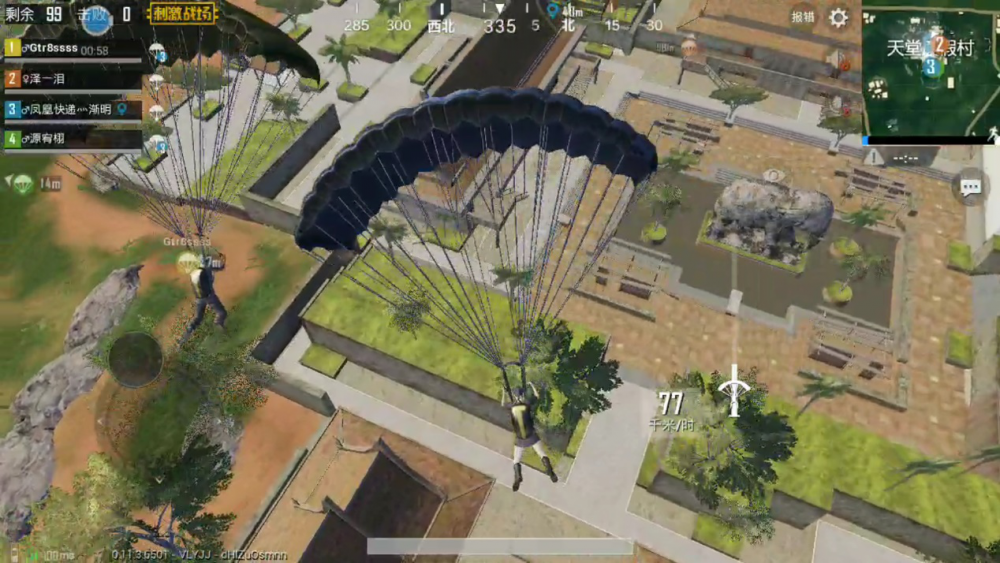Viewport: 1000px width, 563px height.
Task: Open the chat speech bubble
Action: tap(969, 186)
